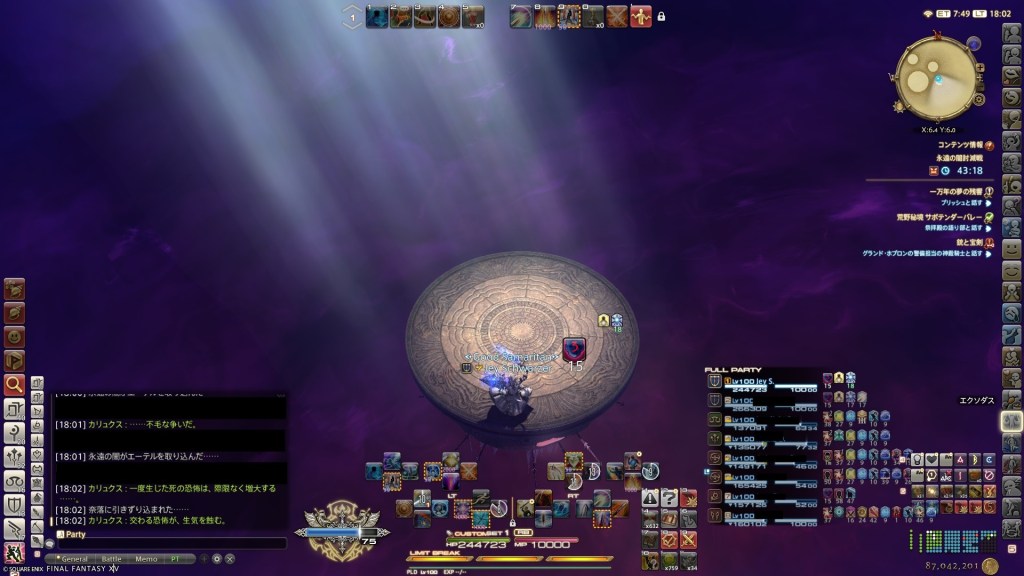Click the red magnifying glass search icon
Screen dimensions: 1024x576
(14, 384)
